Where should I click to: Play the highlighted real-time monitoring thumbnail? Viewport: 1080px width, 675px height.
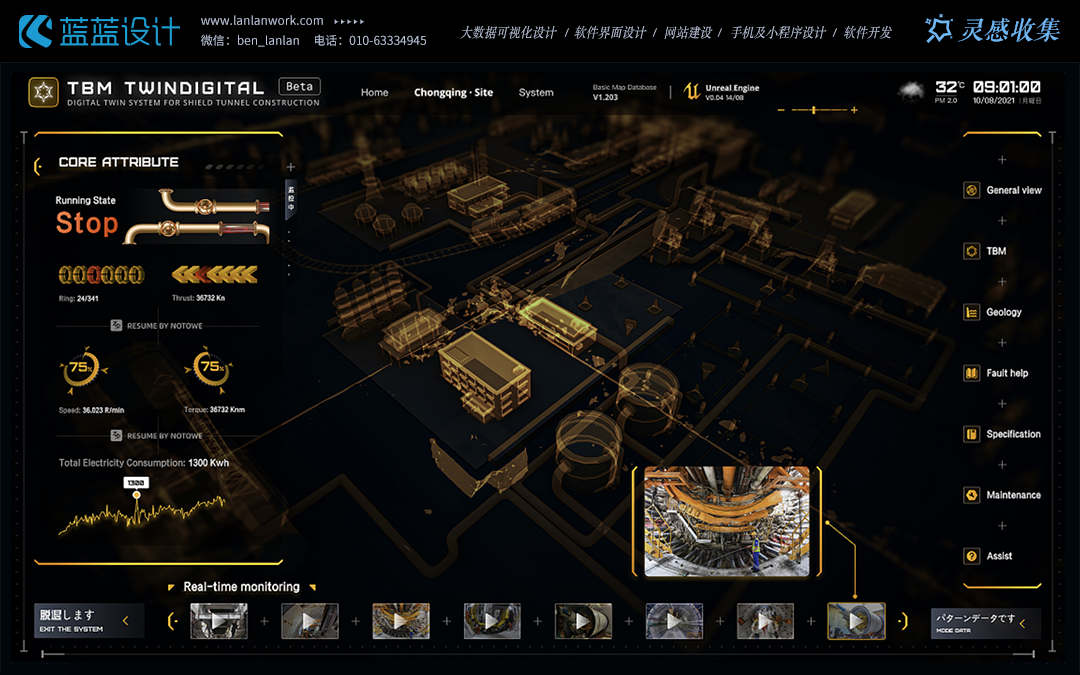pos(856,621)
